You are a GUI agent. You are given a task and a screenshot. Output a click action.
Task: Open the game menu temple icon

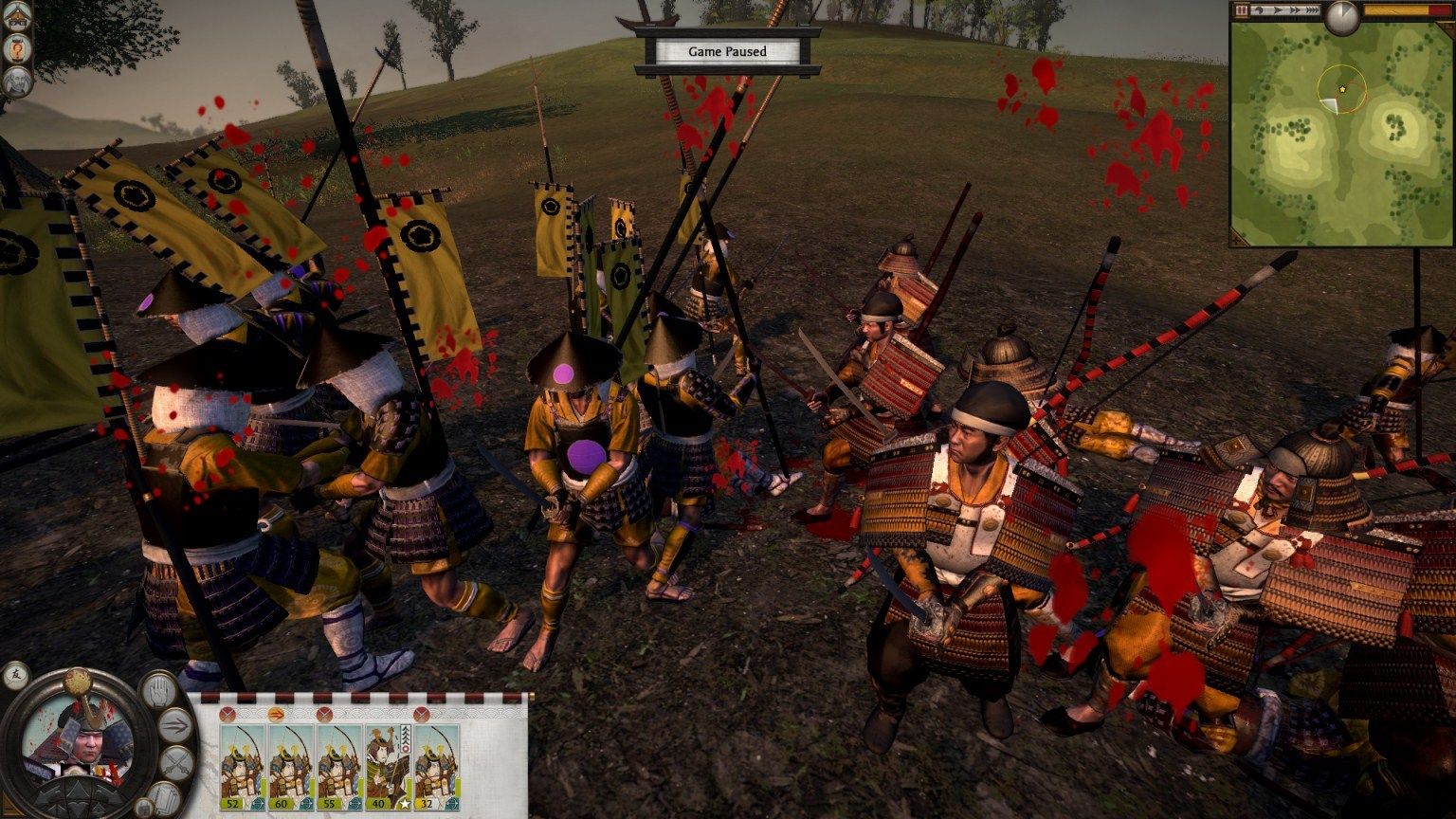[x=17, y=17]
